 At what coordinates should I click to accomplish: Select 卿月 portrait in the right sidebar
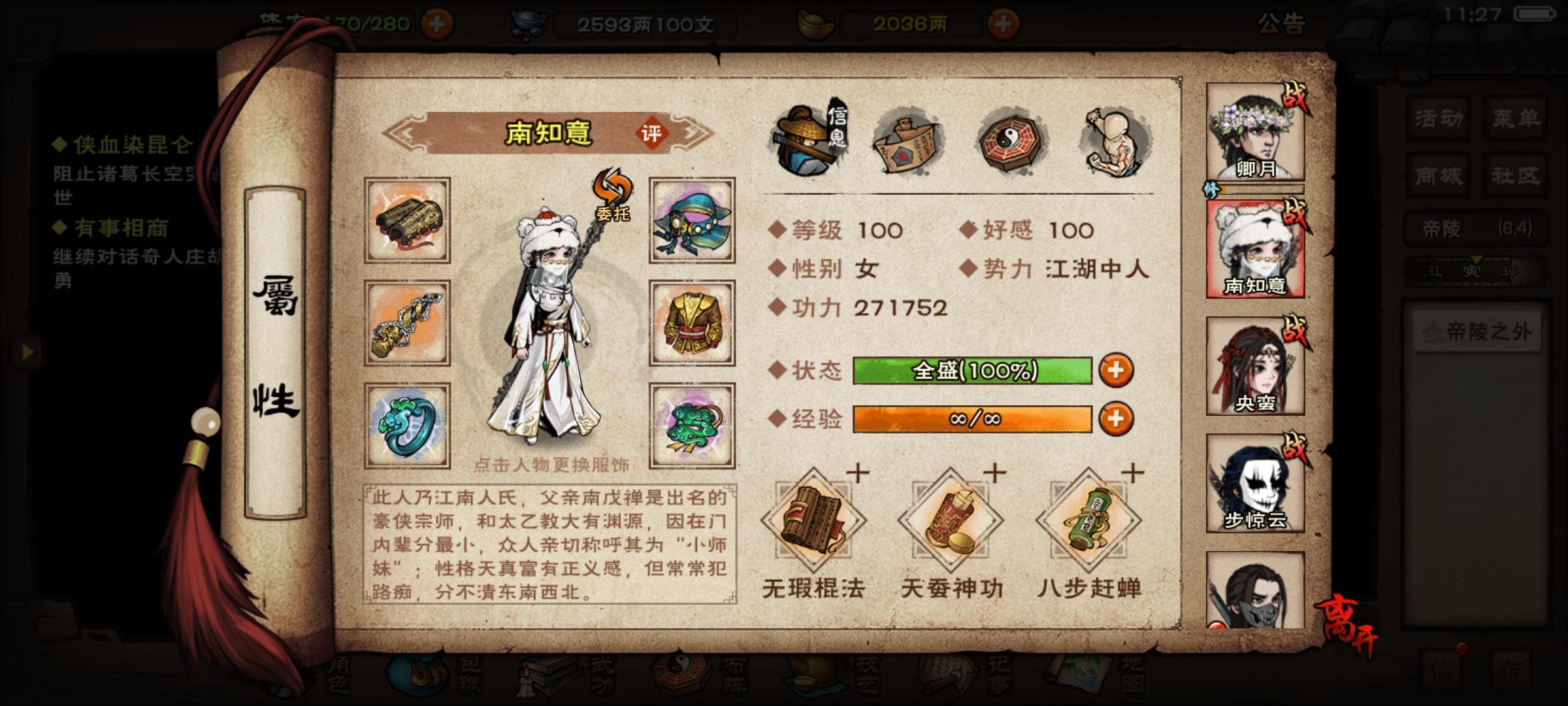1257,129
